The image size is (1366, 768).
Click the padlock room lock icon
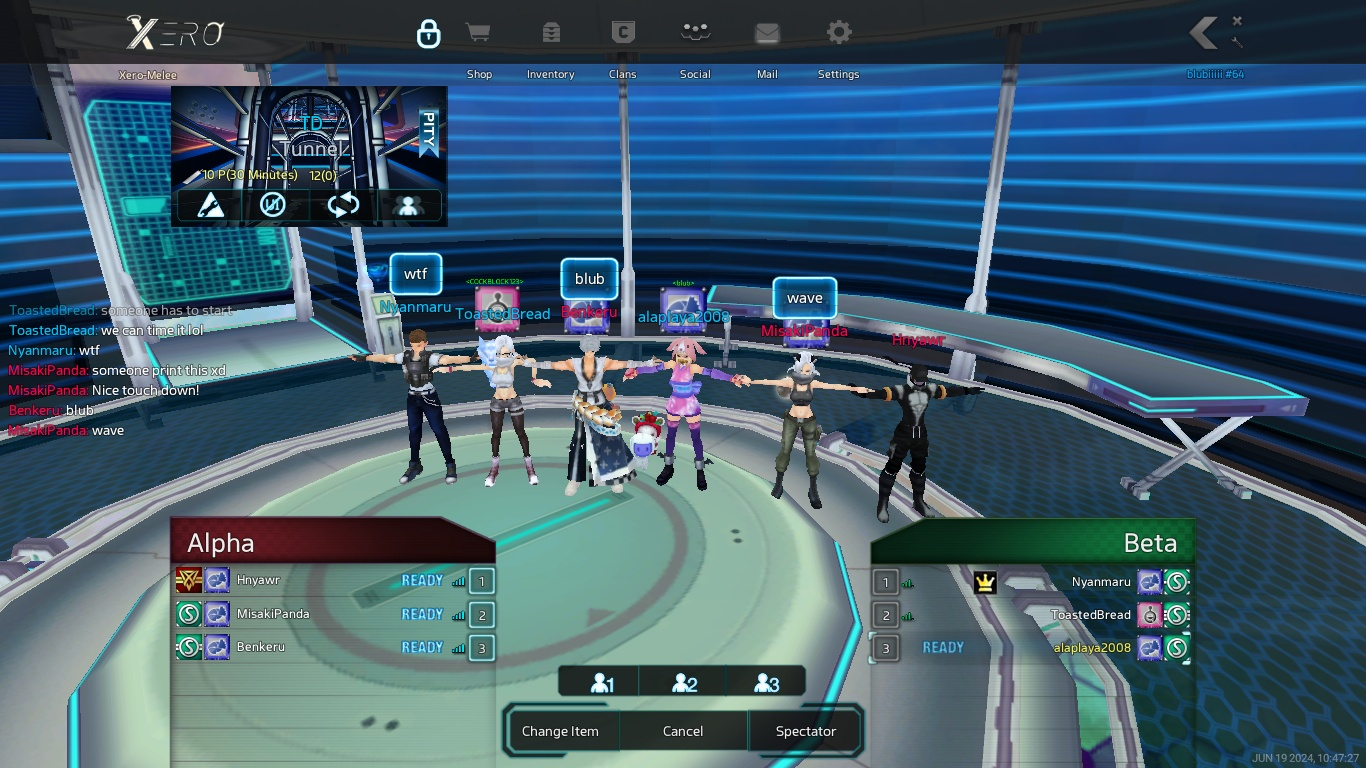(428, 34)
